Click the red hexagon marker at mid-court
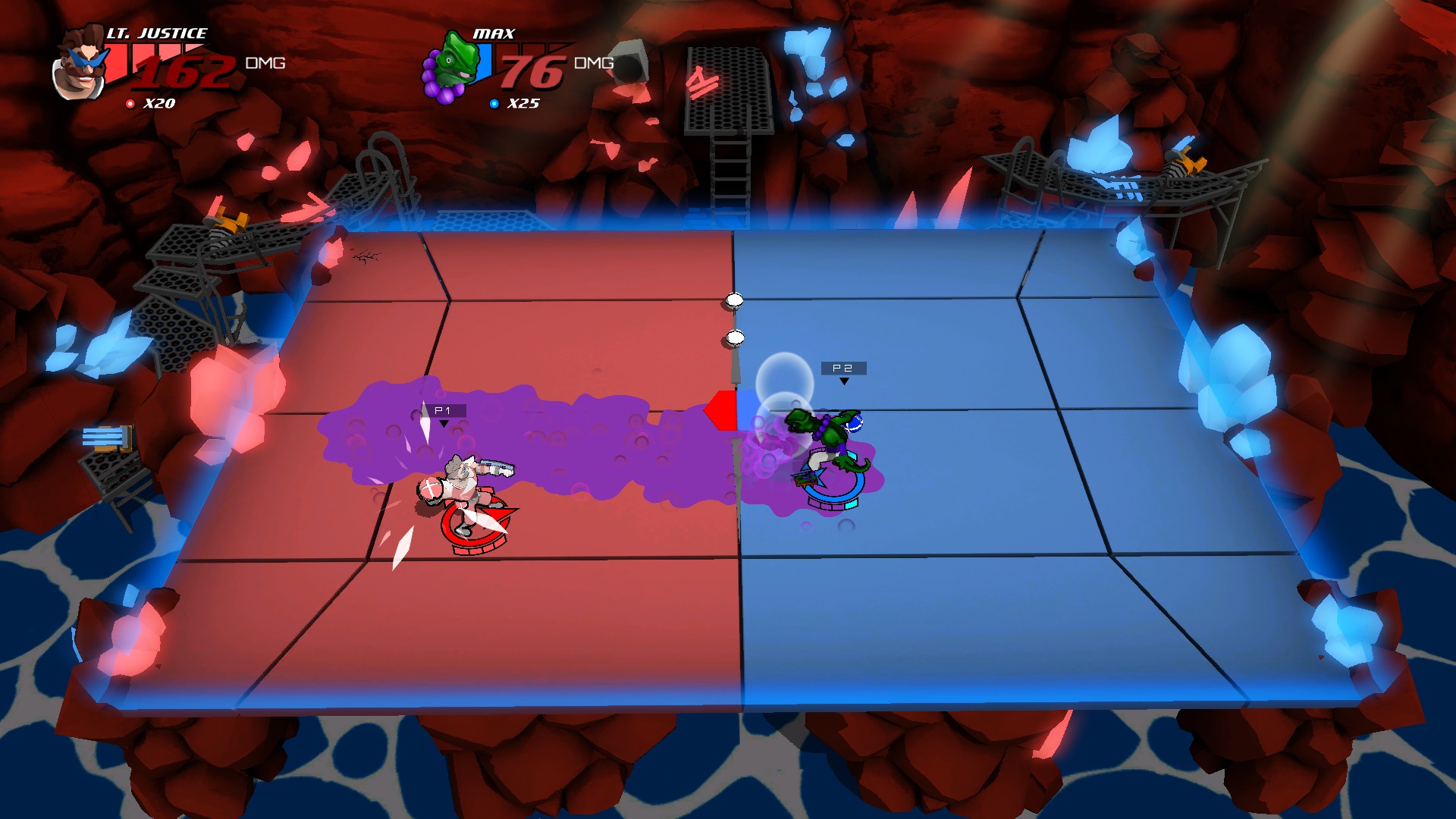Image resolution: width=1456 pixels, height=819 pixels. pos(720,409)
